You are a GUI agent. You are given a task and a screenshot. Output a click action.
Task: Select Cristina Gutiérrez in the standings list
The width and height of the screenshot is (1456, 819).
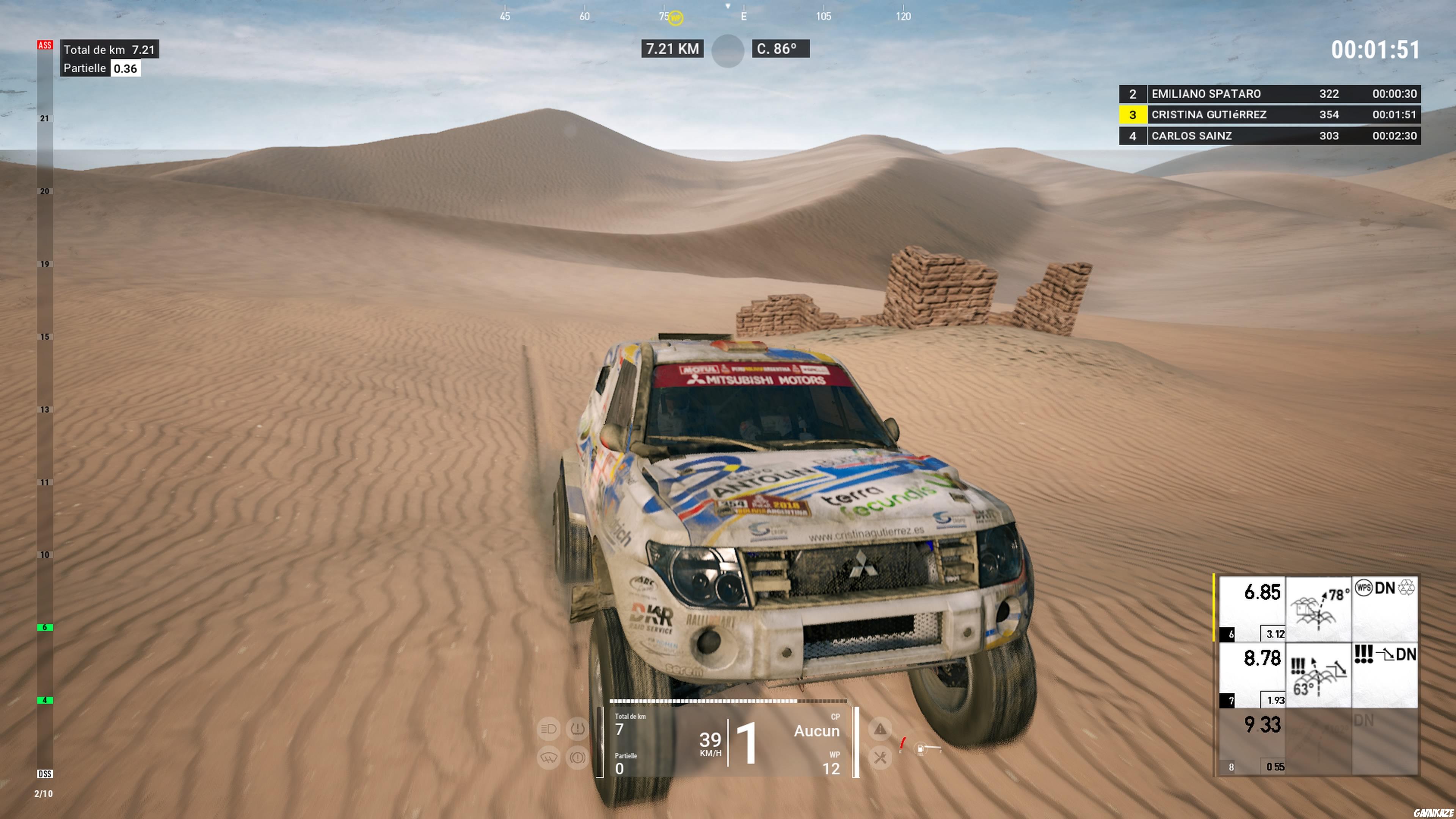1210,115
